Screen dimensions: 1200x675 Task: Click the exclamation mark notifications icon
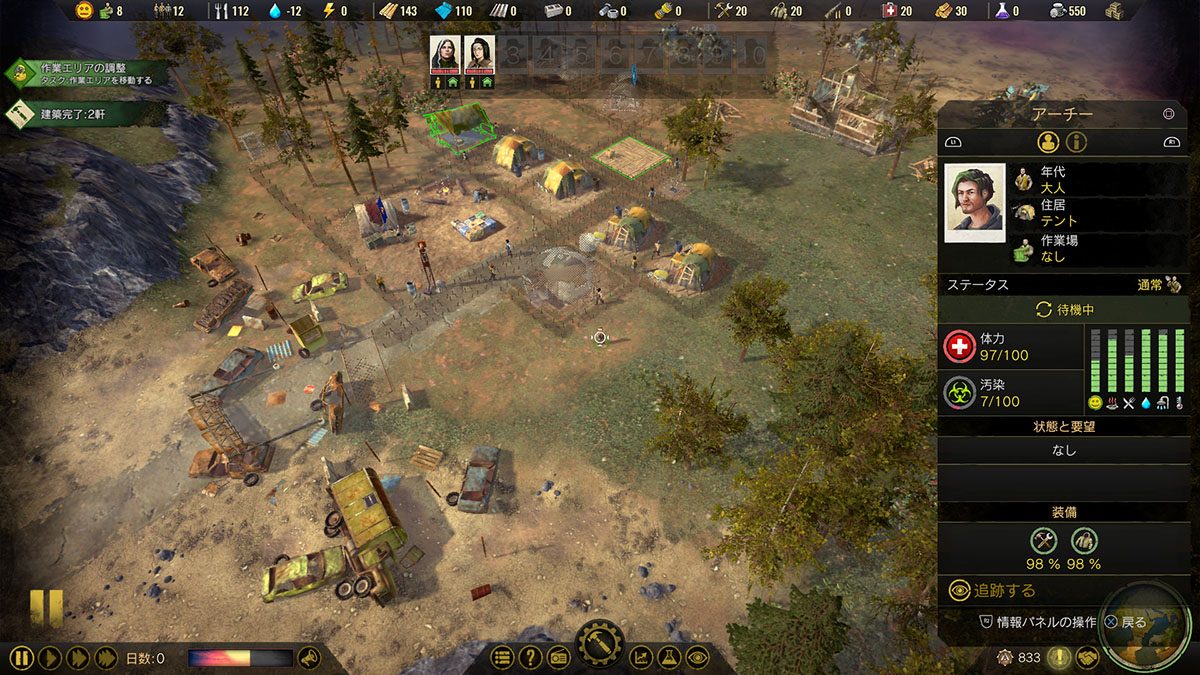[x=1058, y=658]
